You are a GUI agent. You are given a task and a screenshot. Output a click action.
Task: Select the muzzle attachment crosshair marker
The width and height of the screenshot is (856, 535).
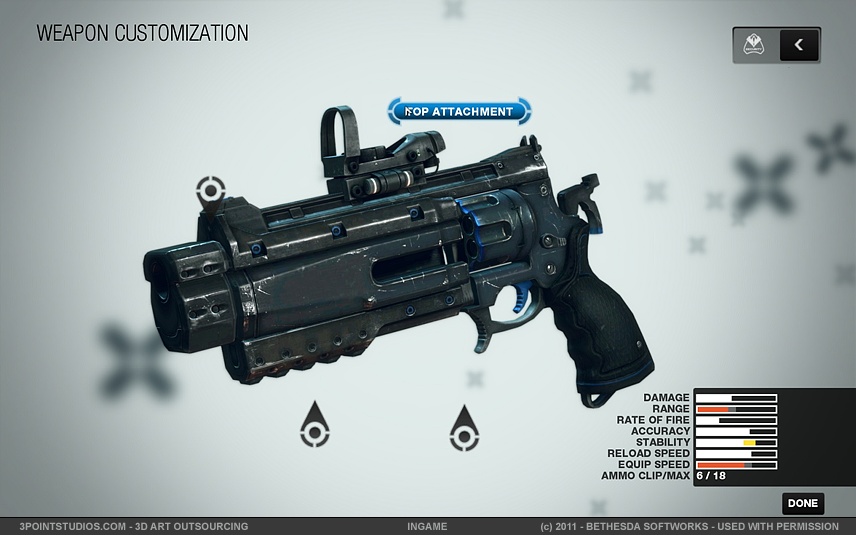[210, 189]
